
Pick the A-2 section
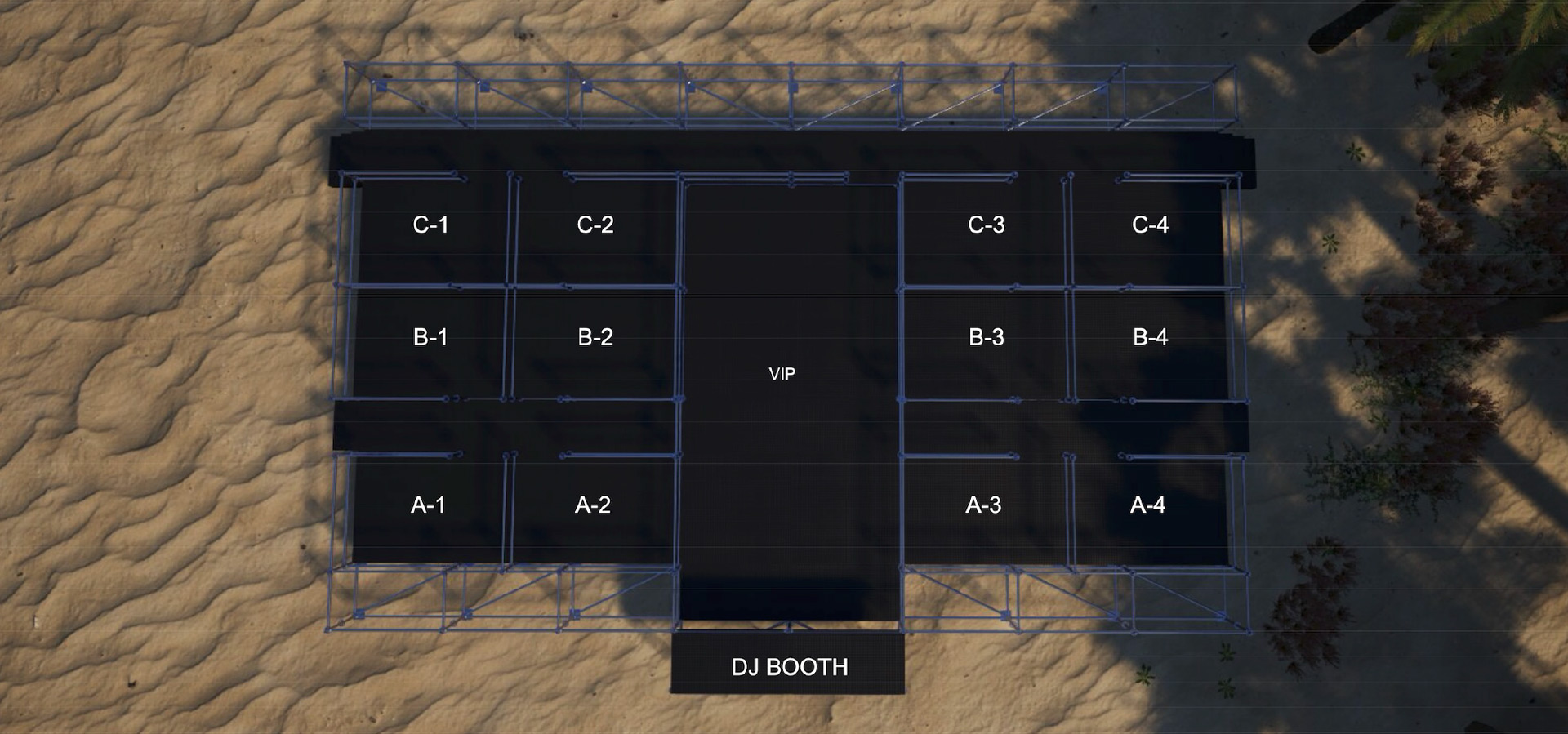coord(593,505)
